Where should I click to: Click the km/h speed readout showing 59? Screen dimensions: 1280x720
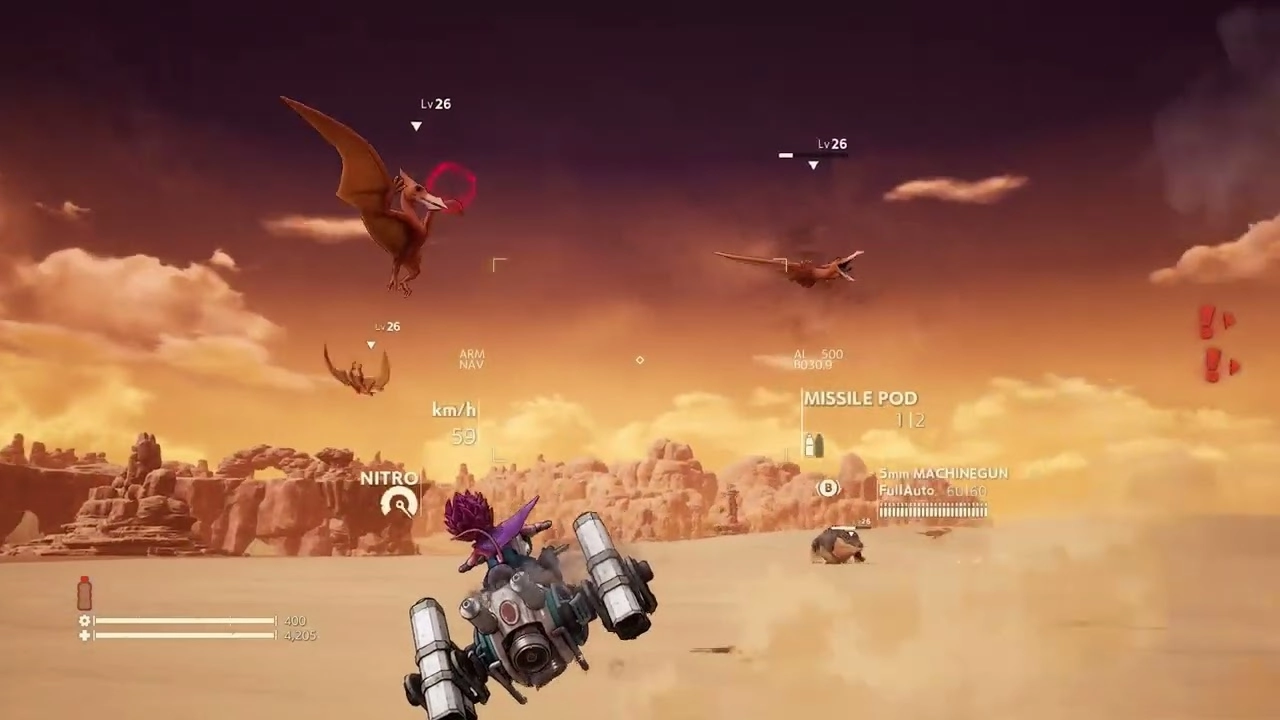455,422
